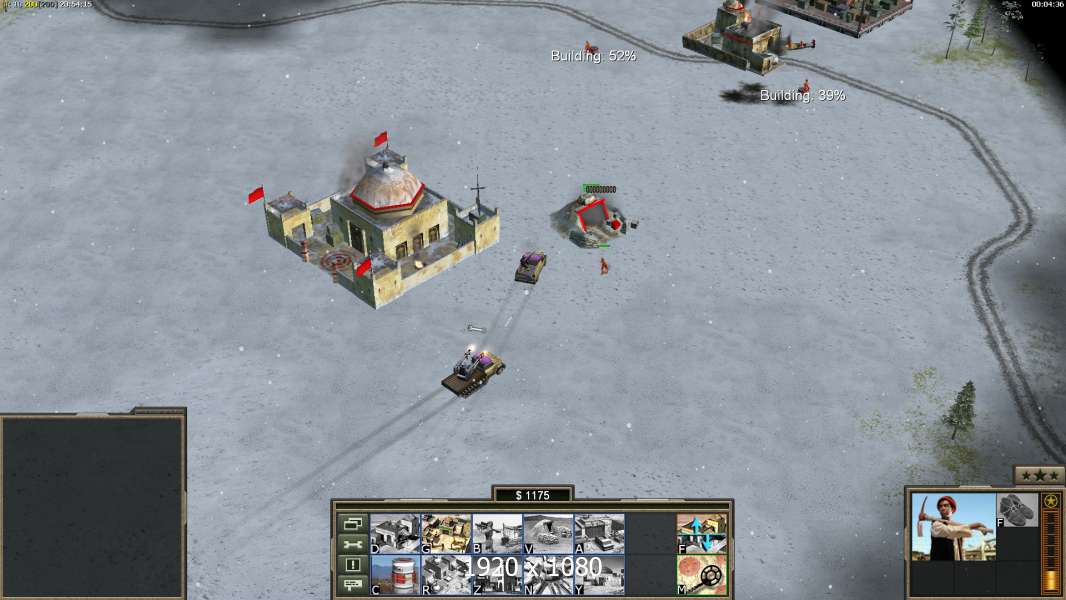This screenshot has height=600, width=1066.
Task: Build the structure marked with hotkey B
Action: coord(497,533)
